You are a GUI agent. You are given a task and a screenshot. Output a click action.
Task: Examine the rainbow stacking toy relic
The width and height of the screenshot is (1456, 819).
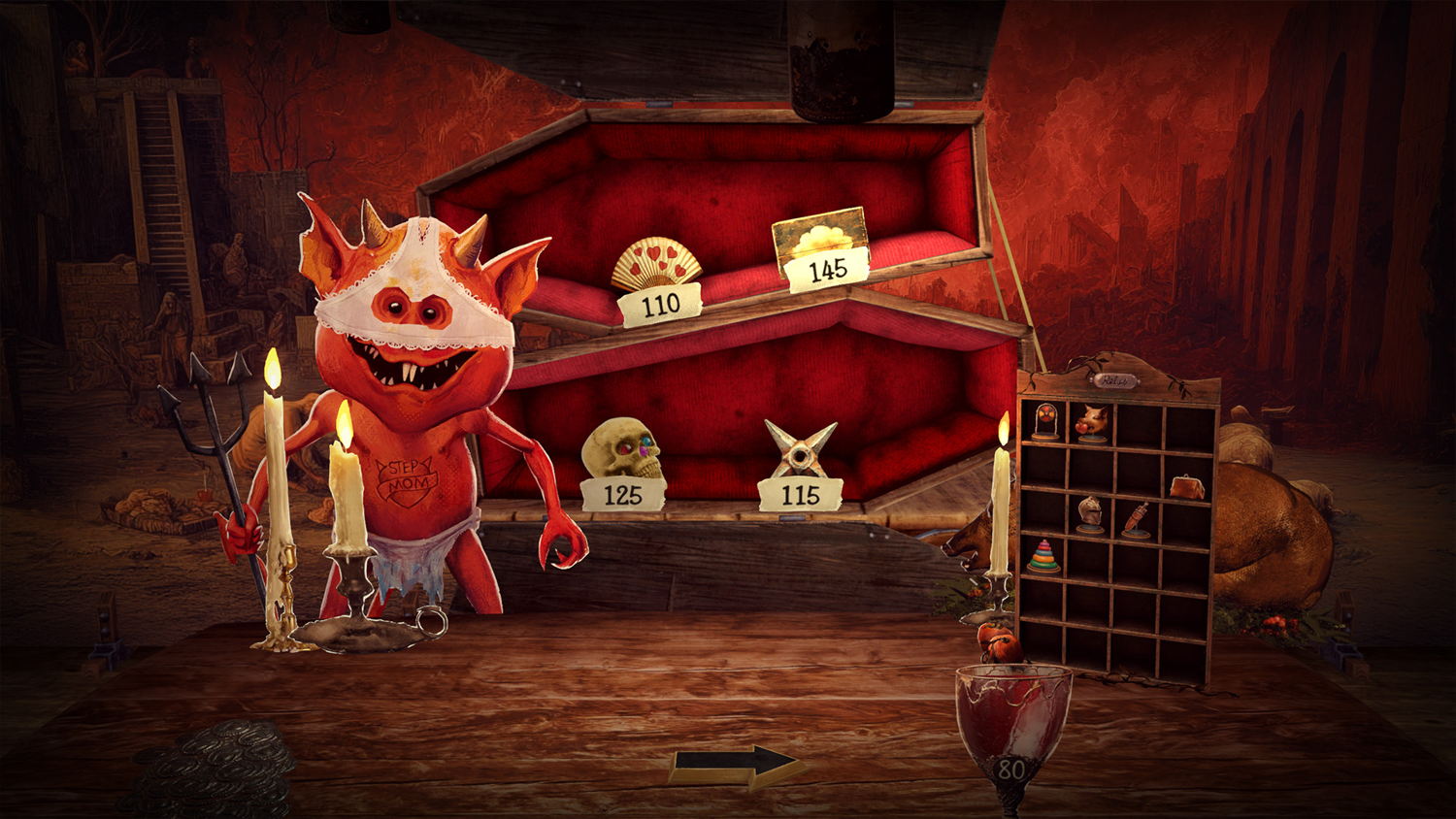click(x=1044, y=557)
